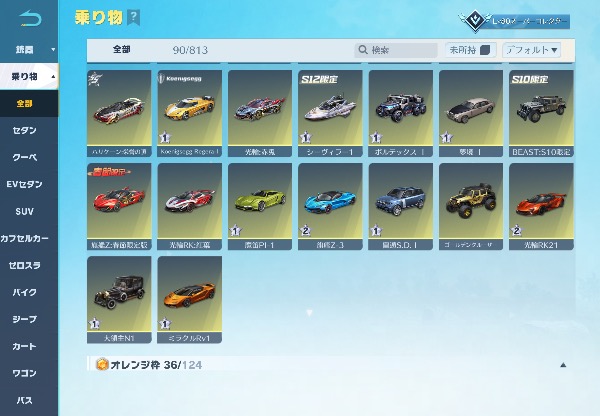
Task: Select the yellow Koenigsegg Regera car
Action: click(x=190, y=112)
